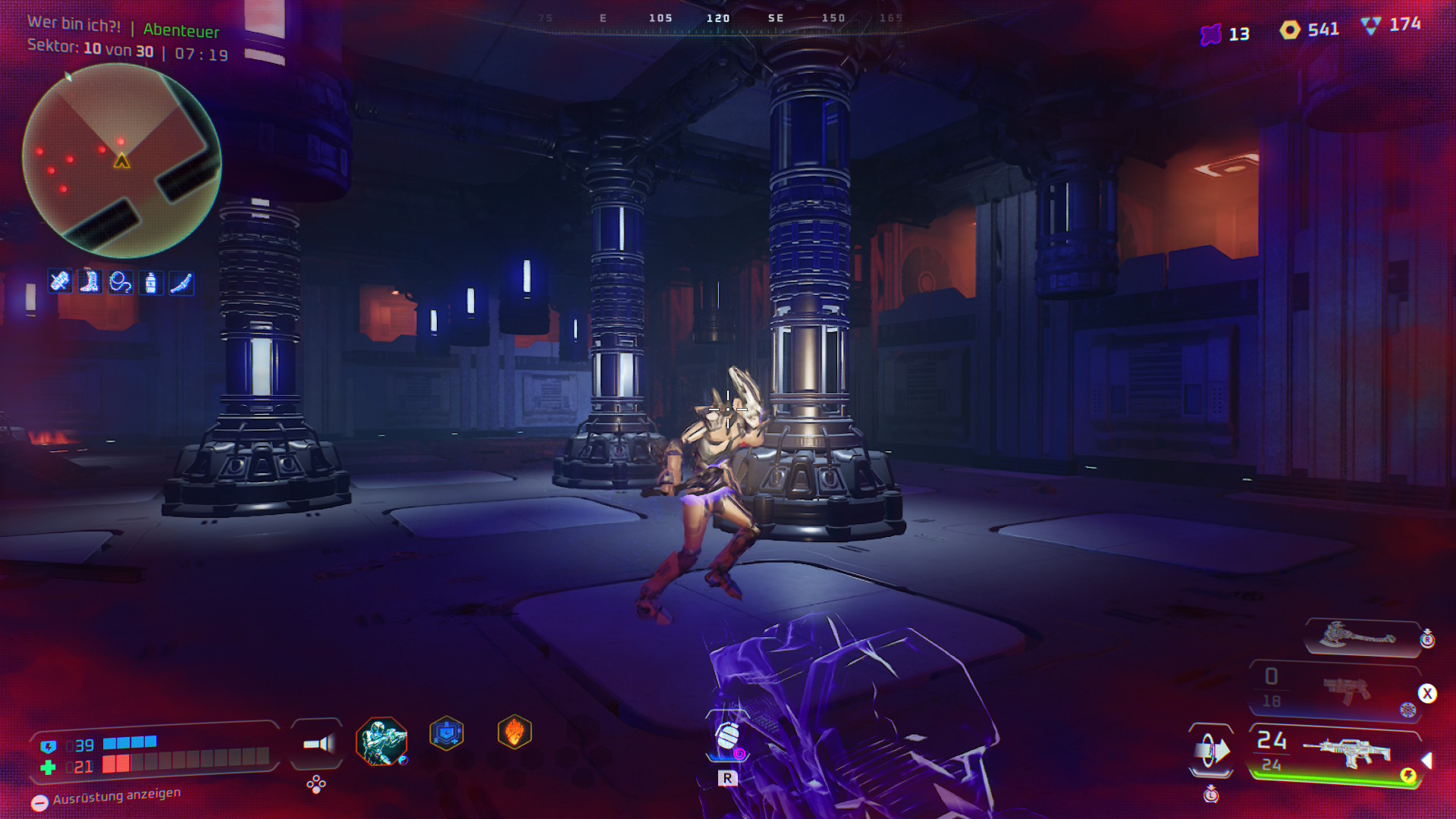Activate the dash arrow ability icon

[x=1211, y=751]
